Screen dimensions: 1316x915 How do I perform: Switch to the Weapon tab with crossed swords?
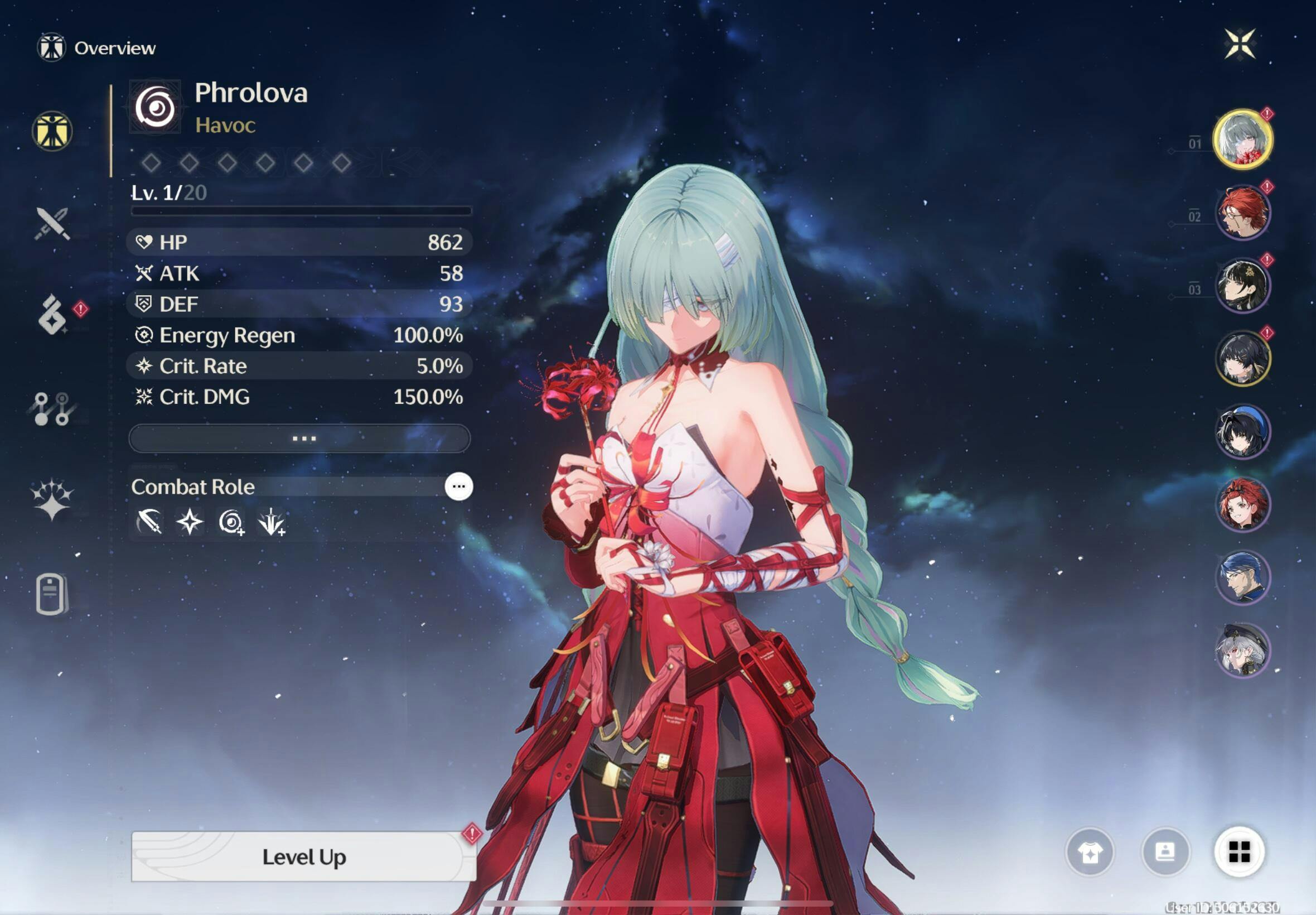(x=52, y=224)
